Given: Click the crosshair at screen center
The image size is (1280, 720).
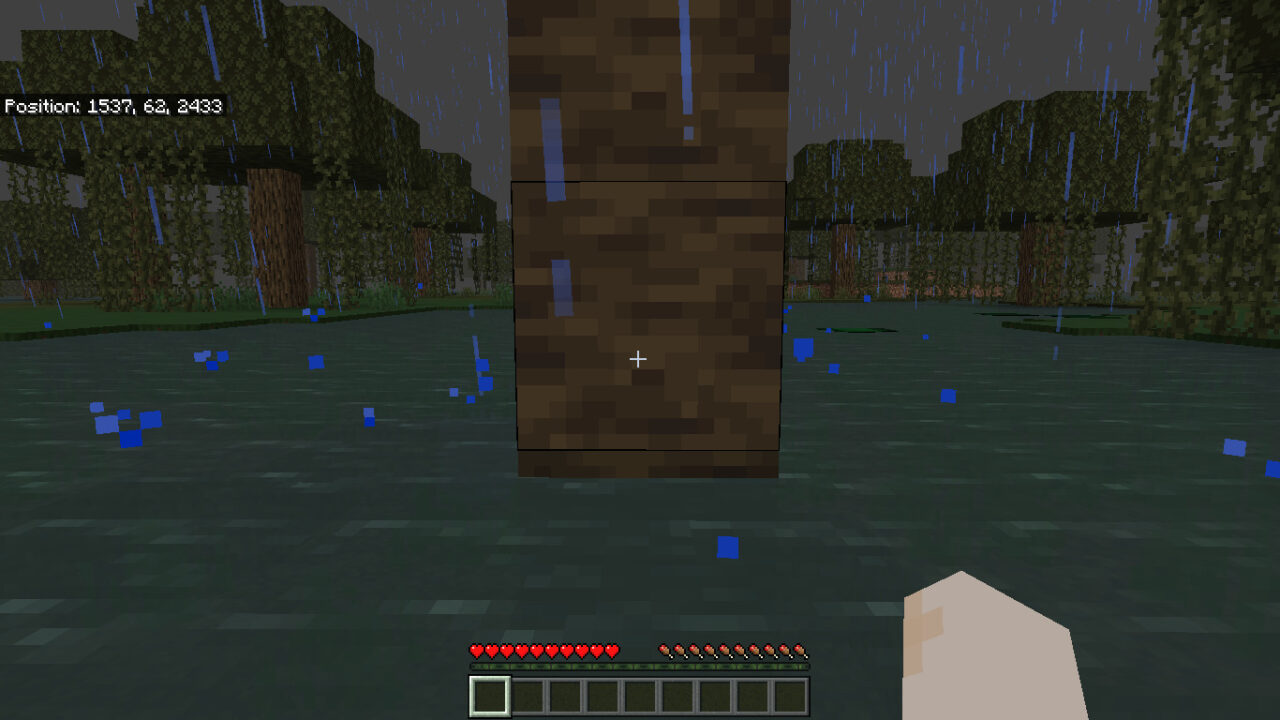Looking at the screenshot, I should [637, 358].
